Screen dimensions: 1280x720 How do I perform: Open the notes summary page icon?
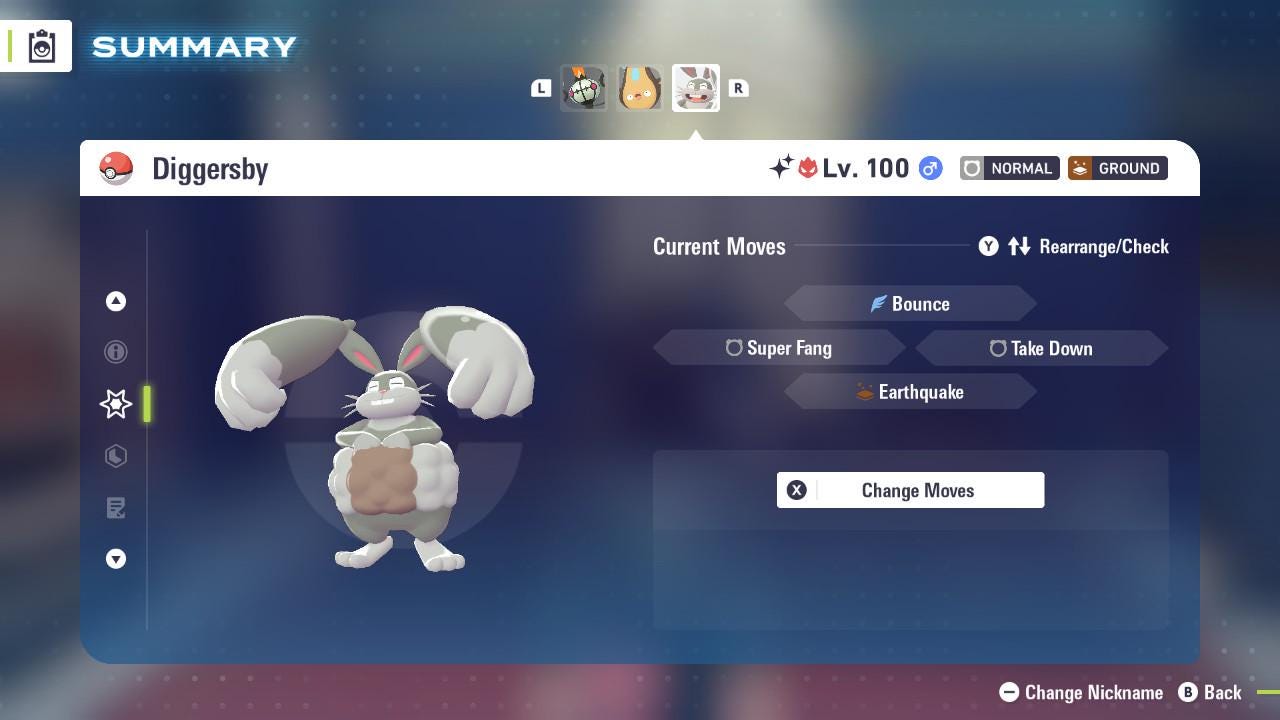(116, 508)
